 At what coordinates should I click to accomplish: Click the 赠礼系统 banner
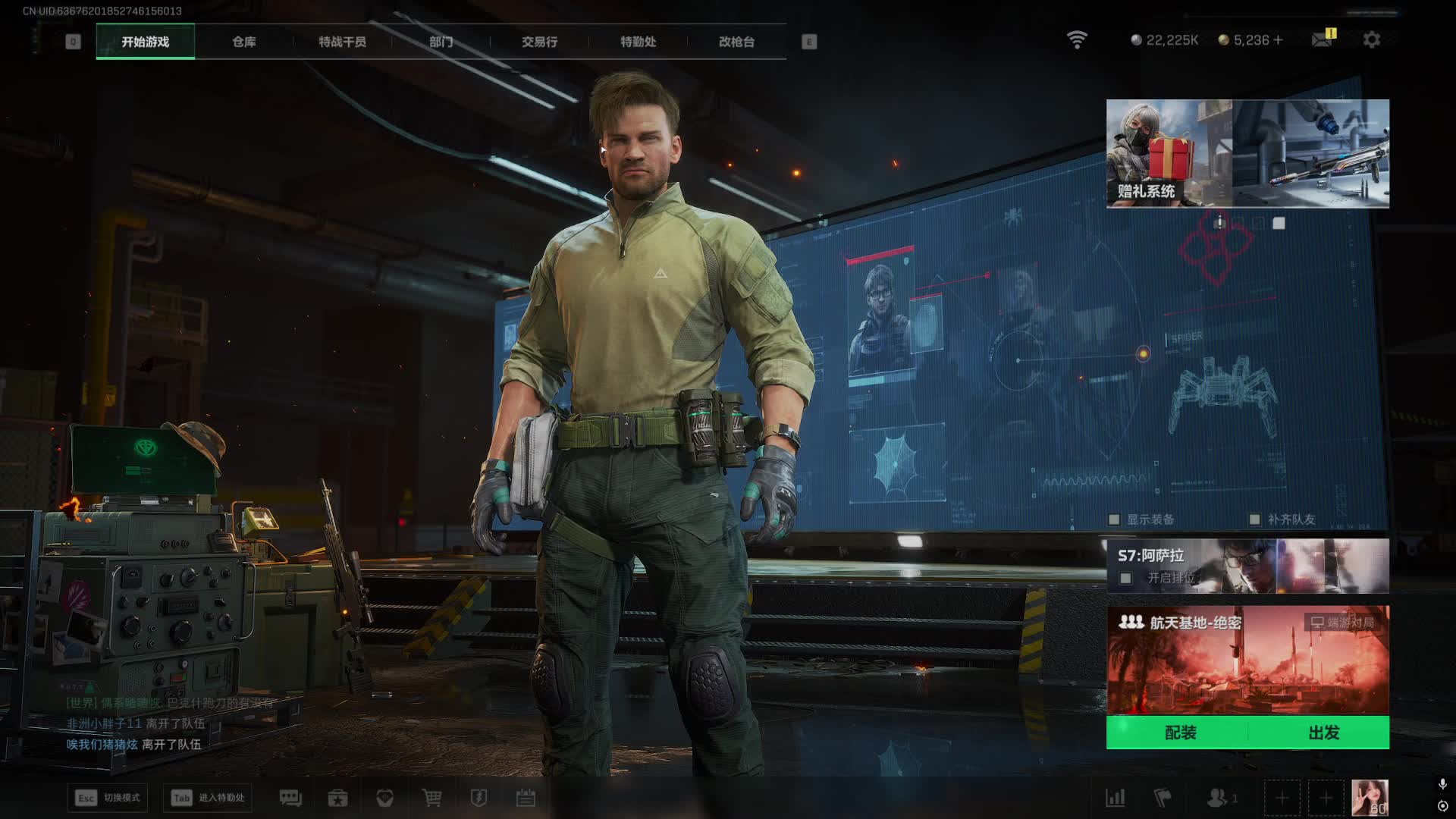(1169, 153)
